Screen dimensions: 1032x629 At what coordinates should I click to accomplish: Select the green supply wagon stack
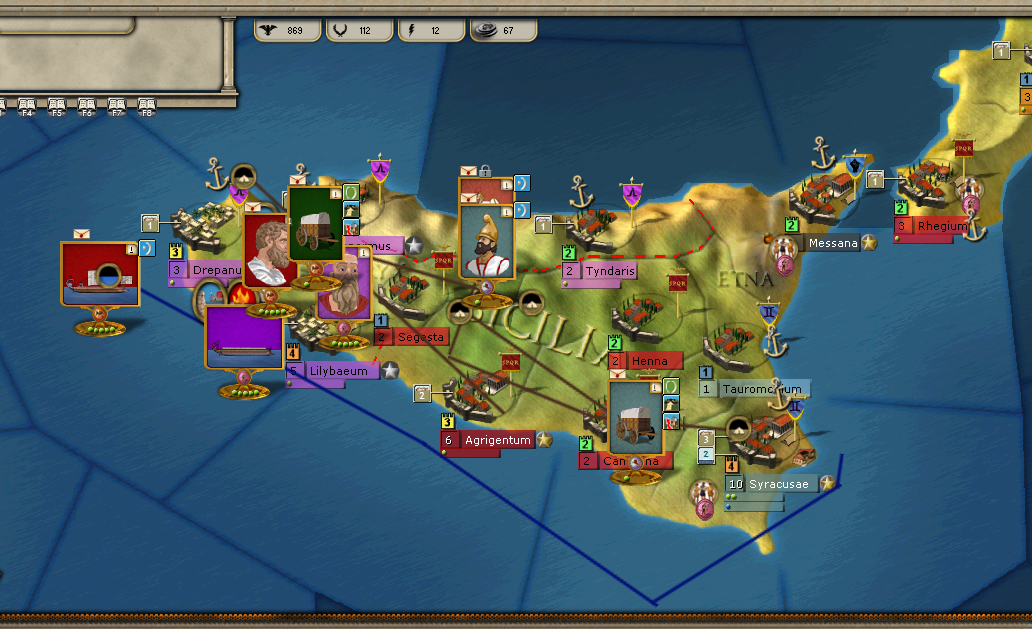[x=315, y=222]
